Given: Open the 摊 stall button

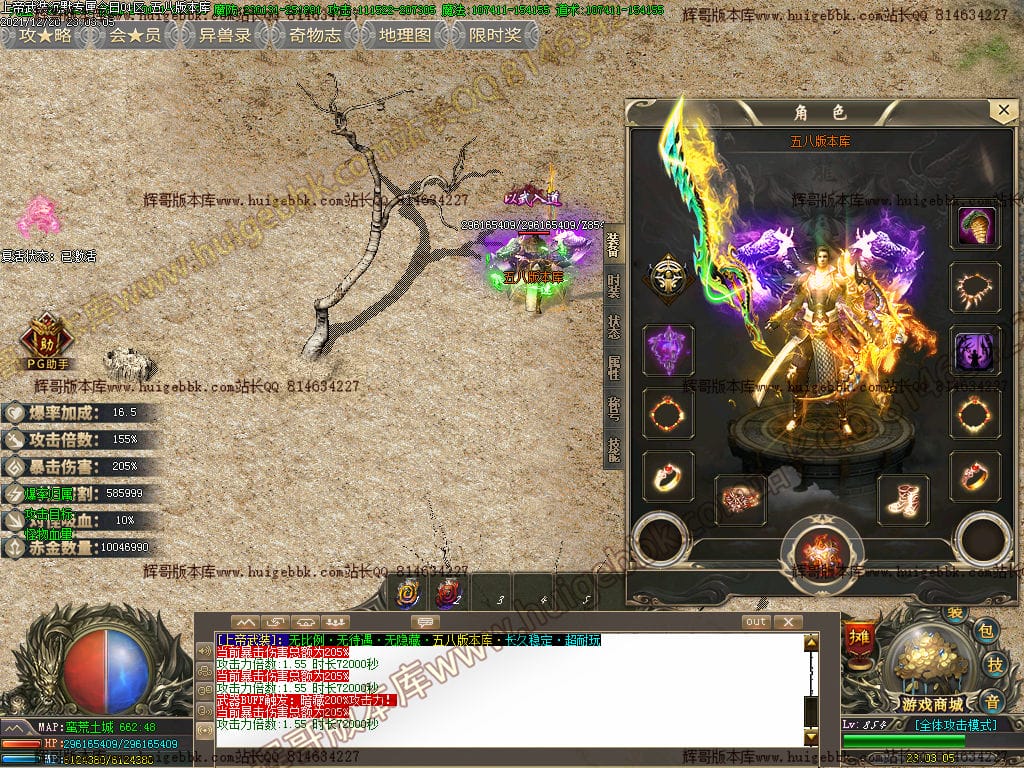Looking at the screenshot, I should 857,636.
